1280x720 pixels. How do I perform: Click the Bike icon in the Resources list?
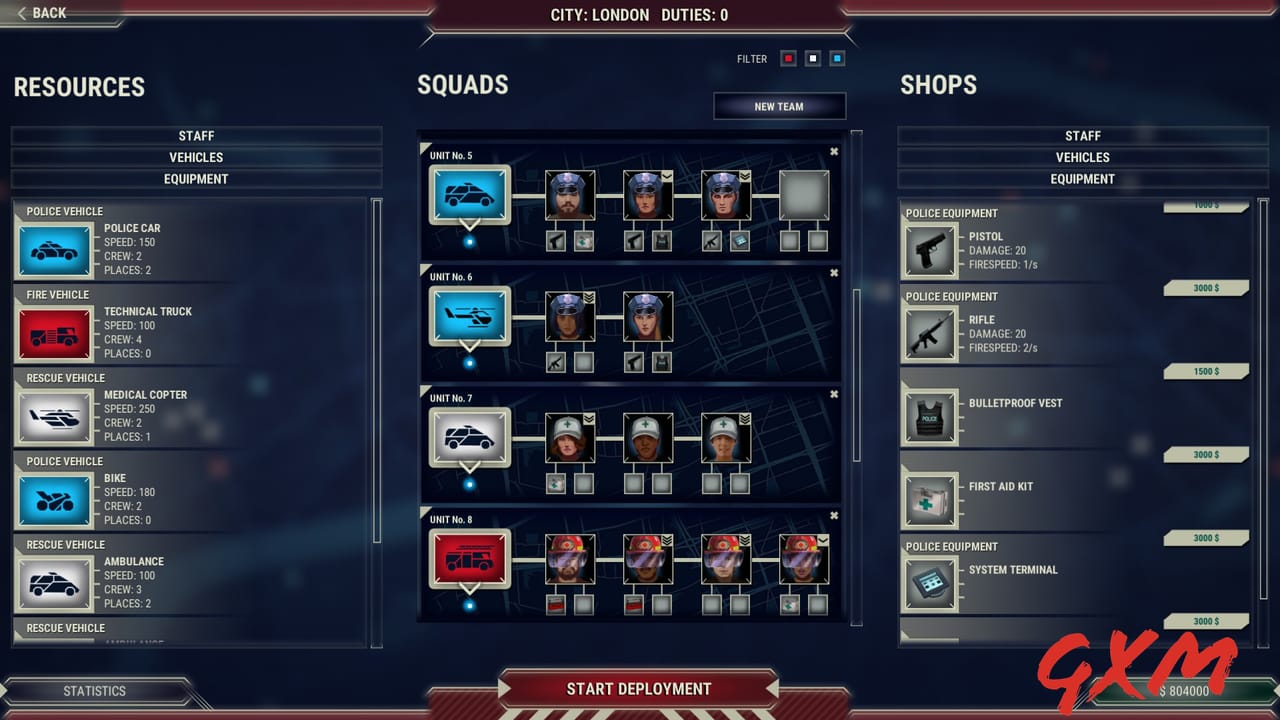54,497
